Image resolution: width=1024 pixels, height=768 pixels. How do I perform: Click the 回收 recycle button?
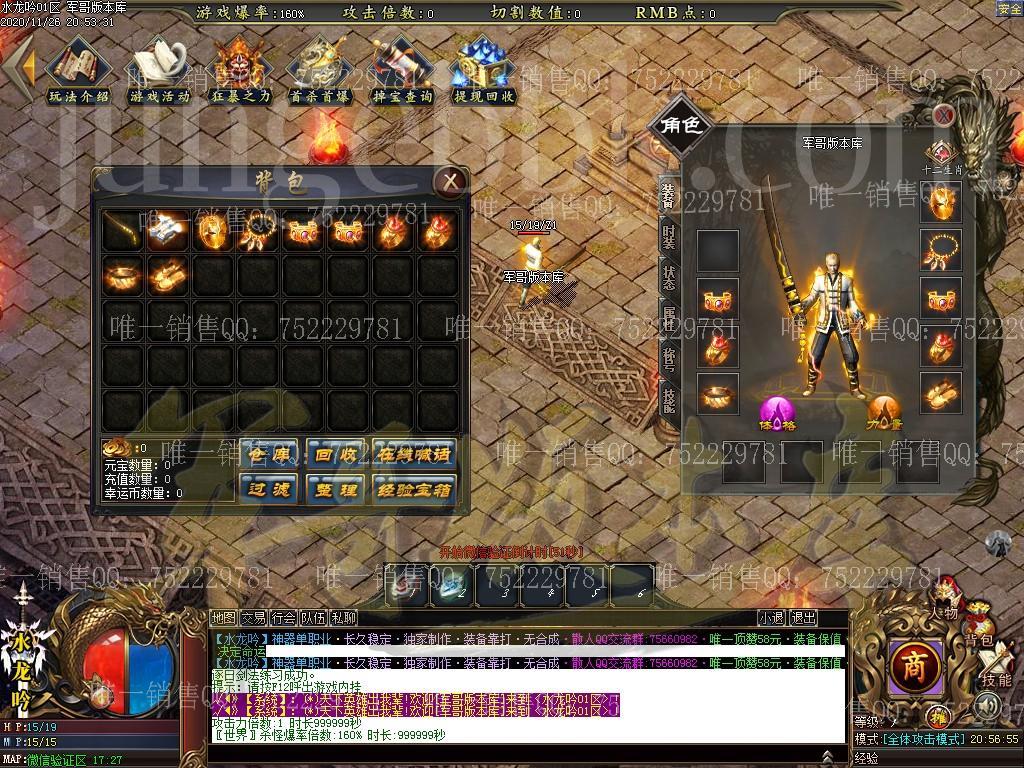click(x=333, y=454)
